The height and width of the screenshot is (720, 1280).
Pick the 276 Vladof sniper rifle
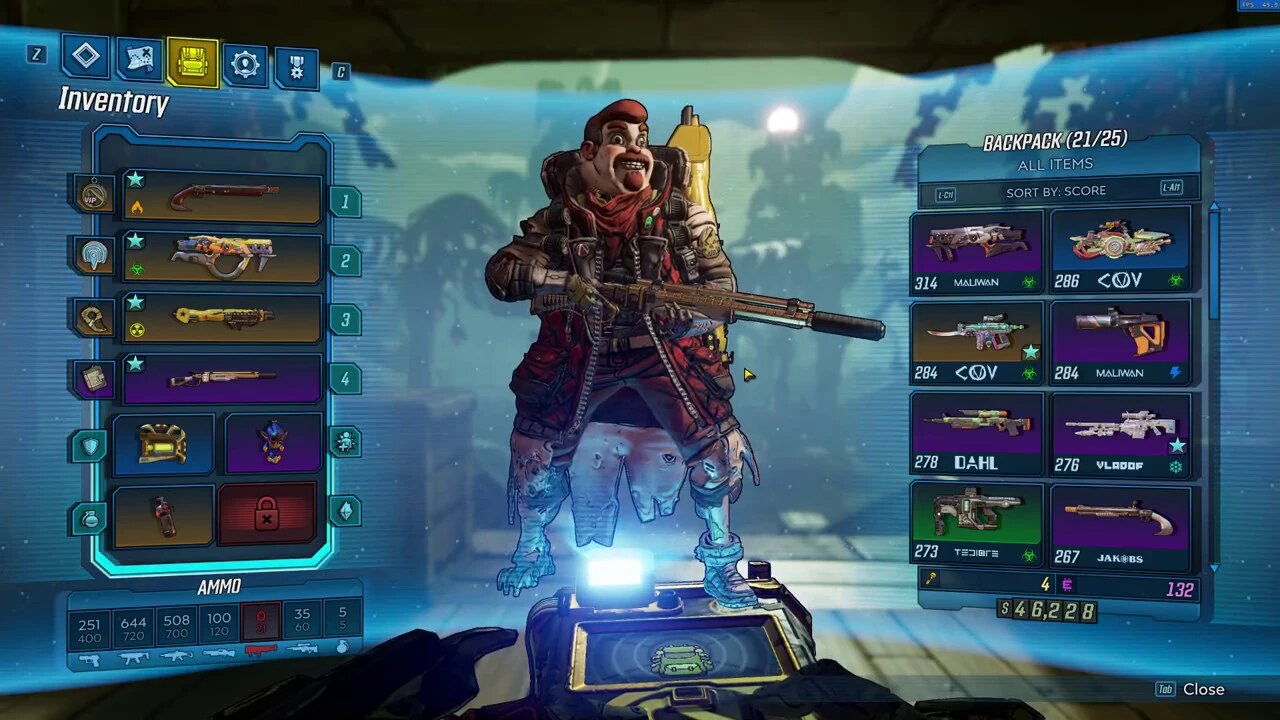(1120, 432)
